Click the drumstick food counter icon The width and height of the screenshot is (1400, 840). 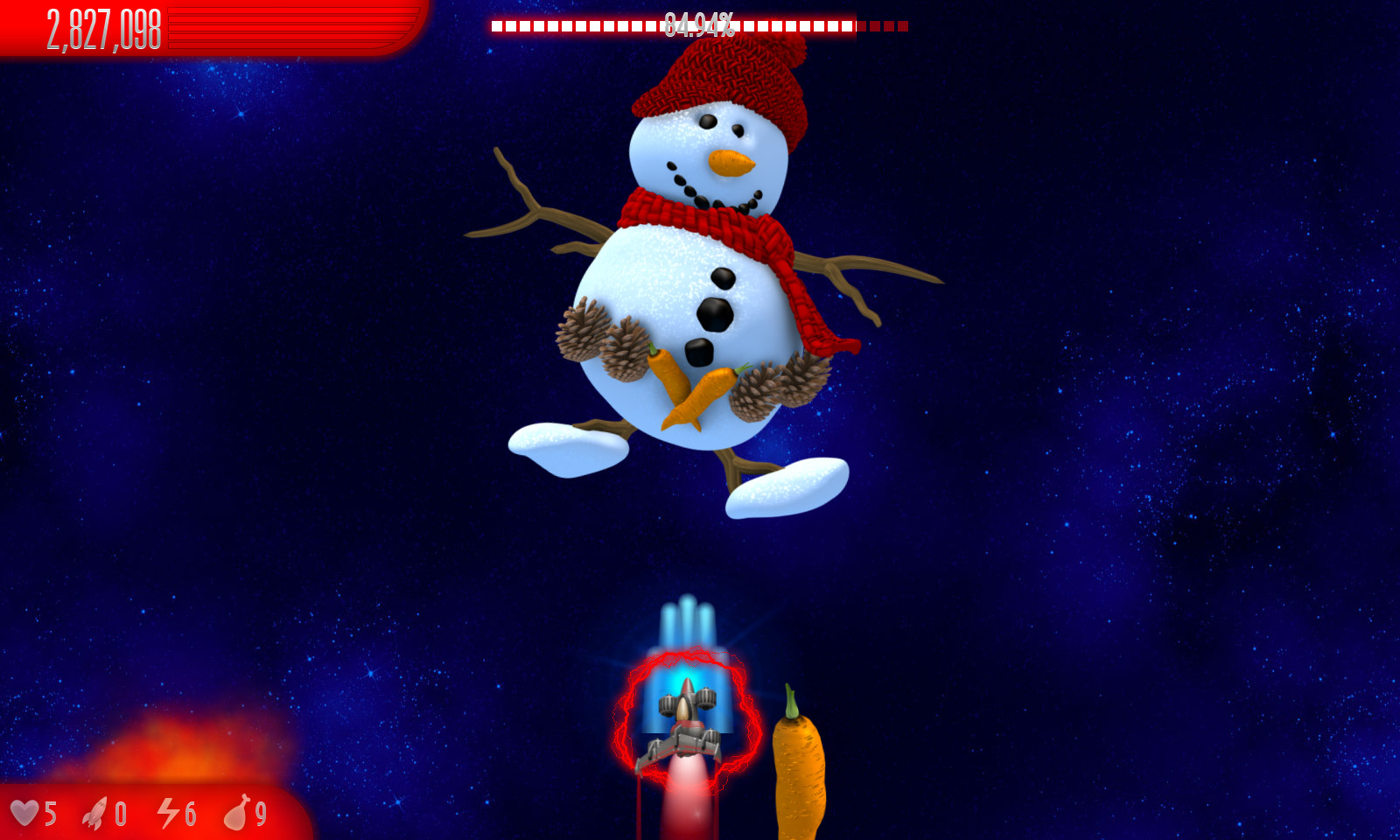click(238, 815)
